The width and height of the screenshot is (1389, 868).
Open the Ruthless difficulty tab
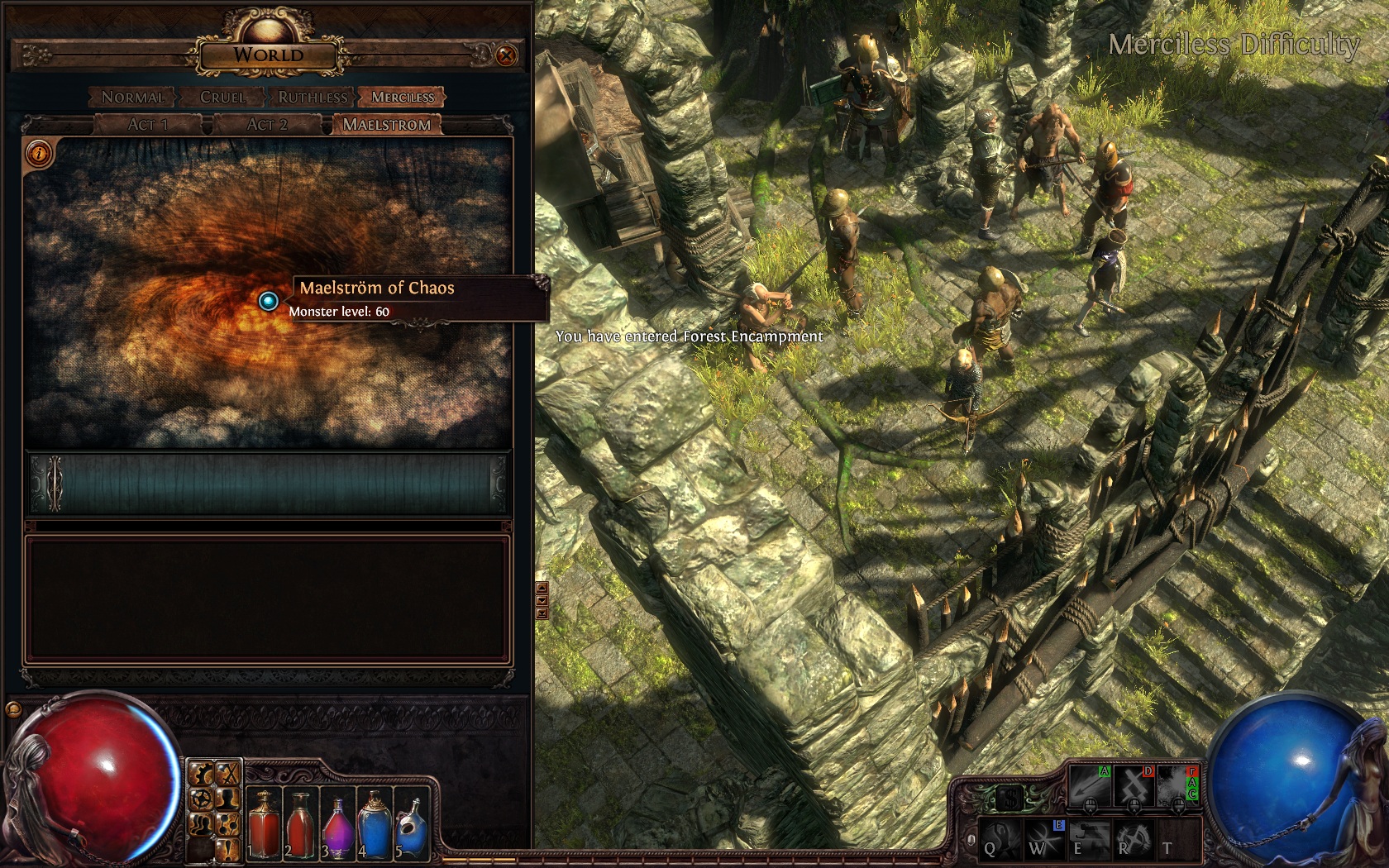coord(312,98)
